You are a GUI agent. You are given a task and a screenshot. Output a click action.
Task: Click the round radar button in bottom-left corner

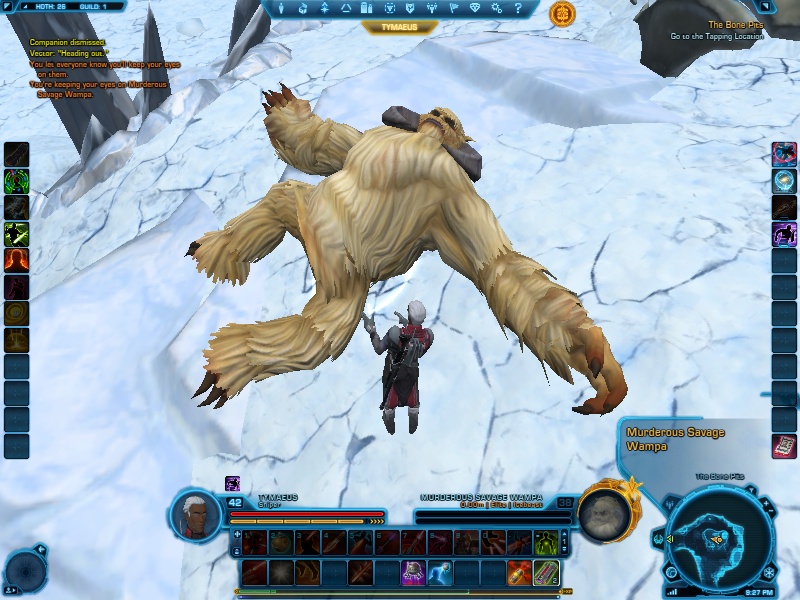24,572
